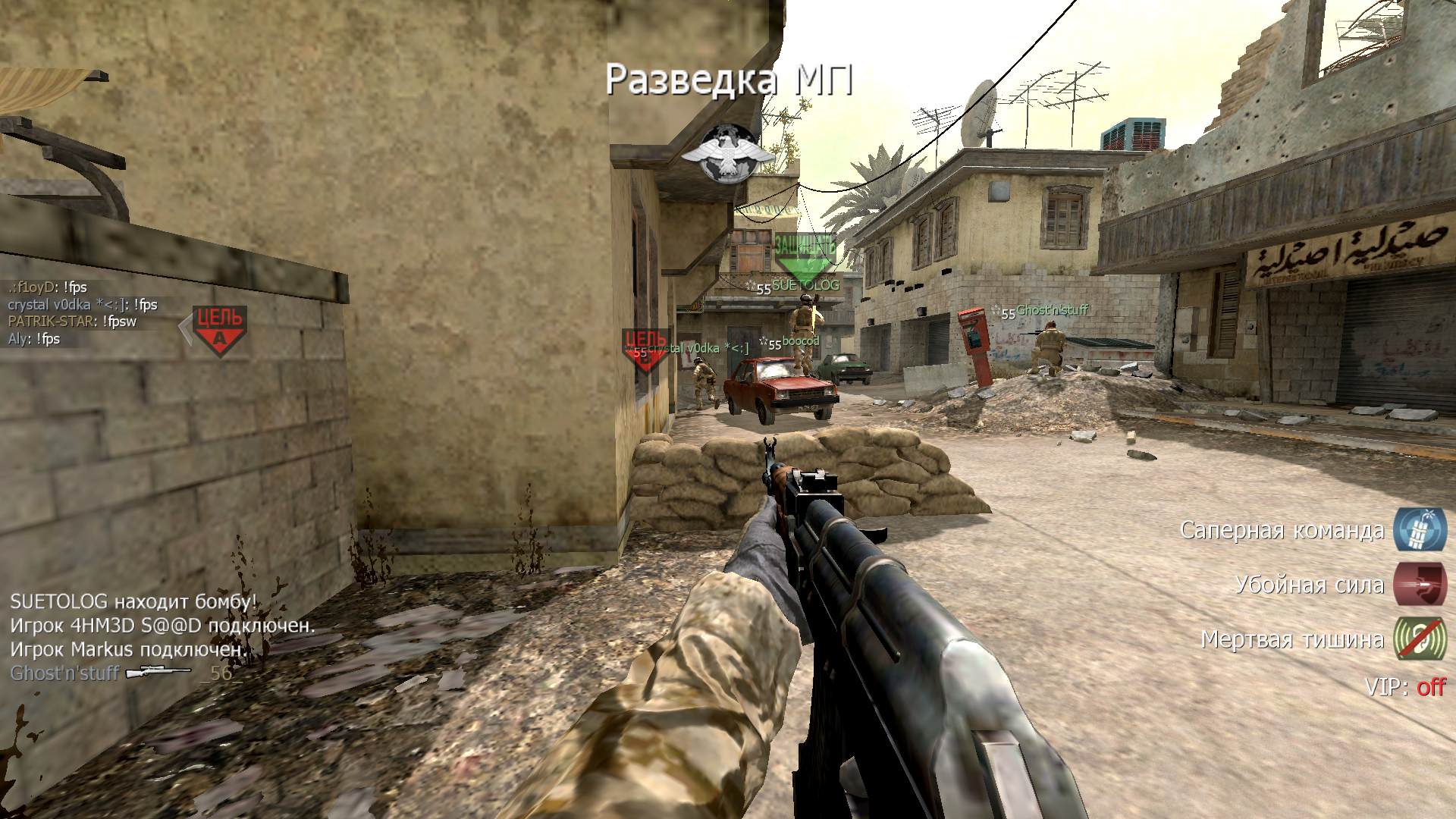This screenshot has height=819, width=1456.
Task: Click PATRIK-STAR's chat message
Action: pos(73,322)
